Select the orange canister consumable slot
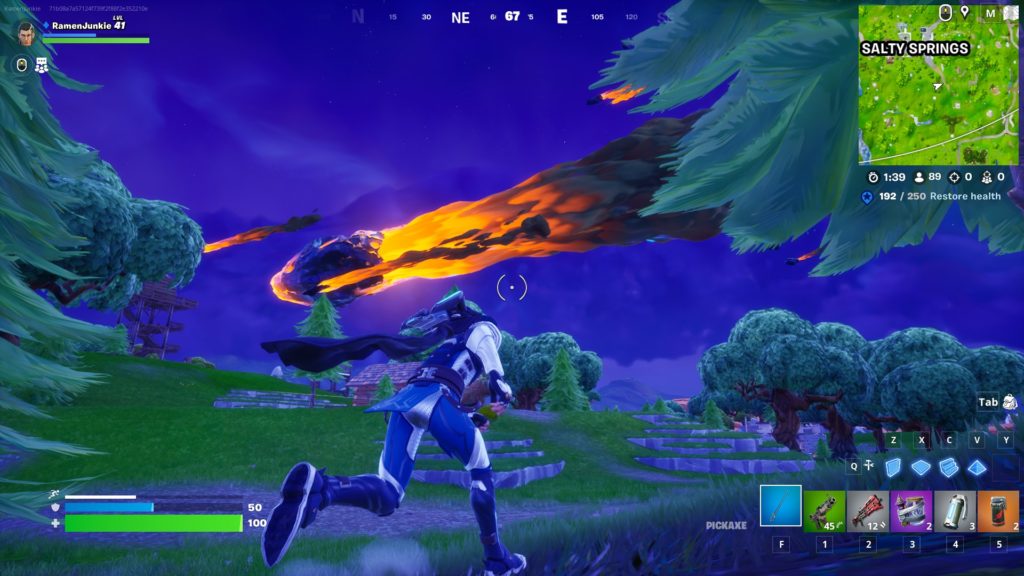 click(998, 510)
